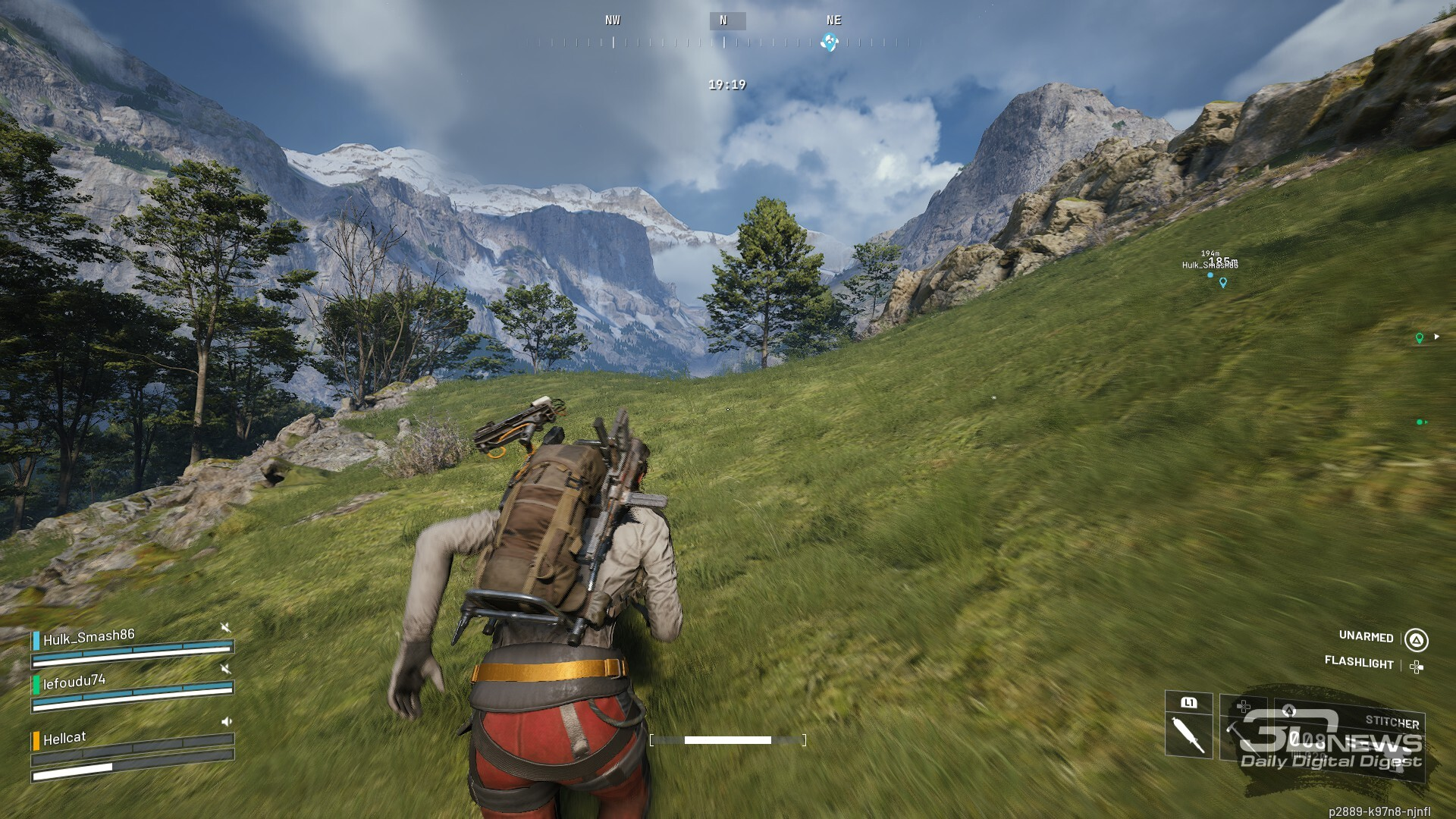The height and width of the screenshot is (819, 1456).
Task: Select squad member lefoudu74 in the team list
Action: pos(74,682)
